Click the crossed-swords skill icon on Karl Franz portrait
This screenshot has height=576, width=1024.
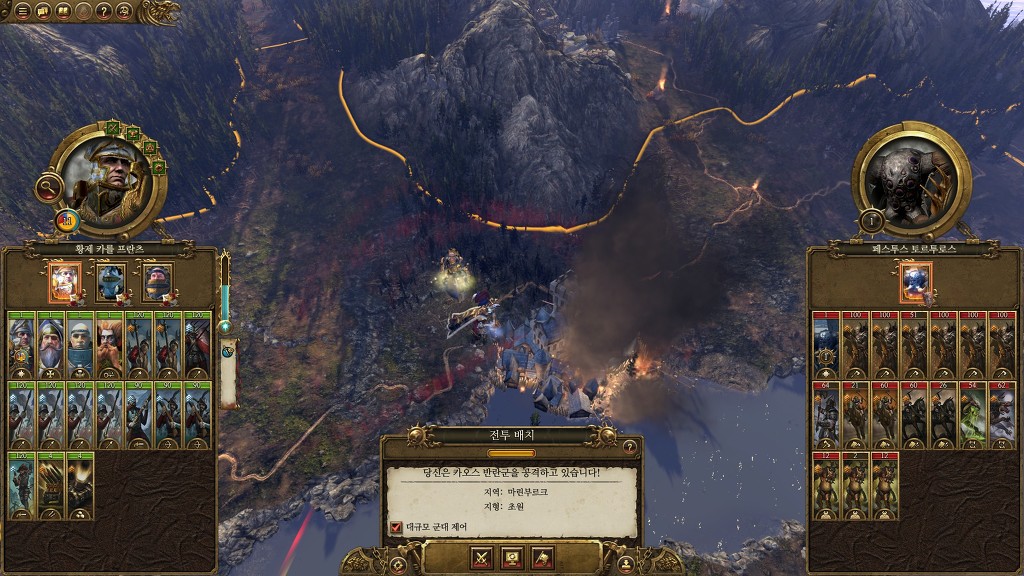coord(113,128)
